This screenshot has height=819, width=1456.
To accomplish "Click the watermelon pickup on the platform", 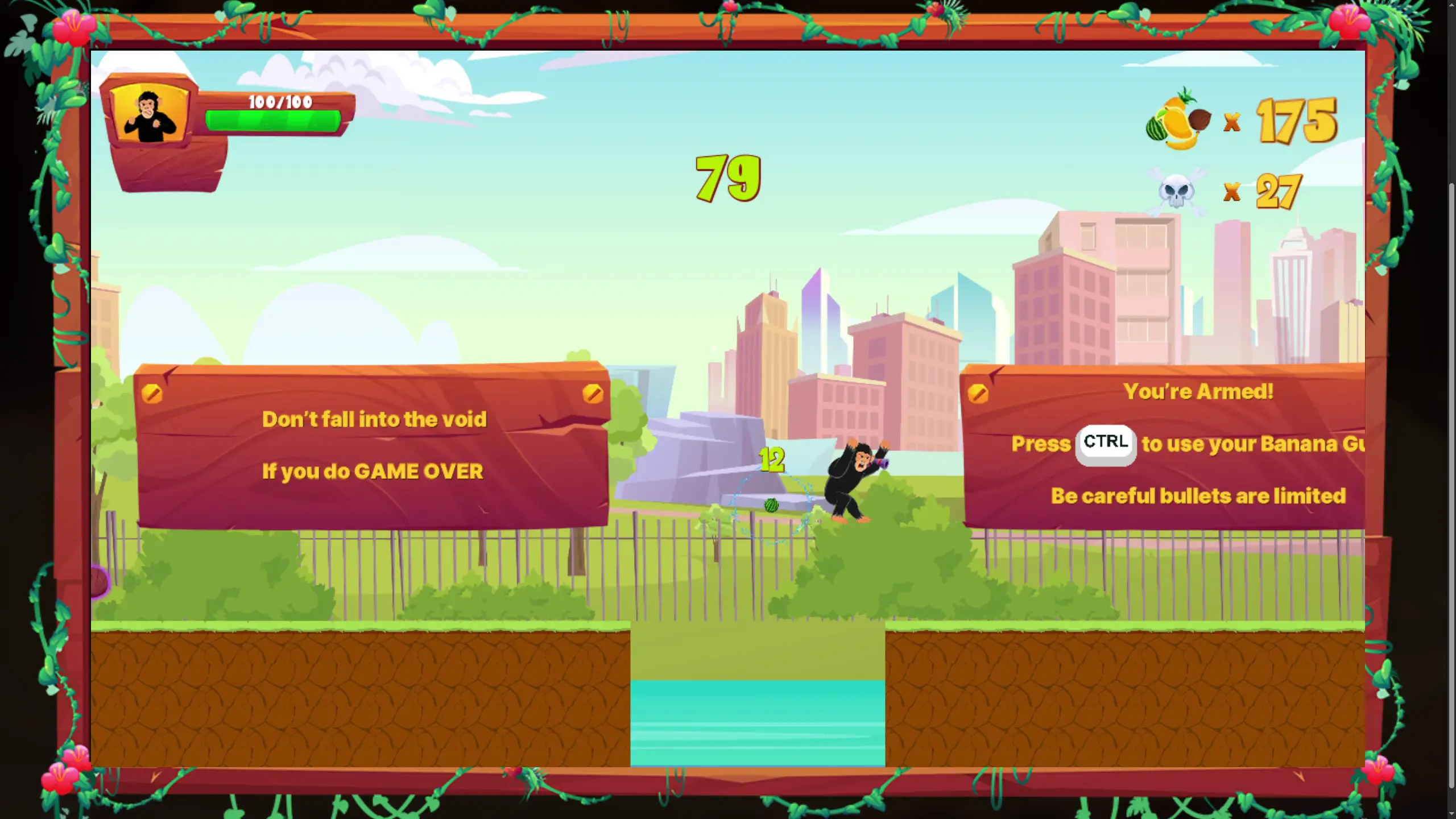I will click(771, 506).
